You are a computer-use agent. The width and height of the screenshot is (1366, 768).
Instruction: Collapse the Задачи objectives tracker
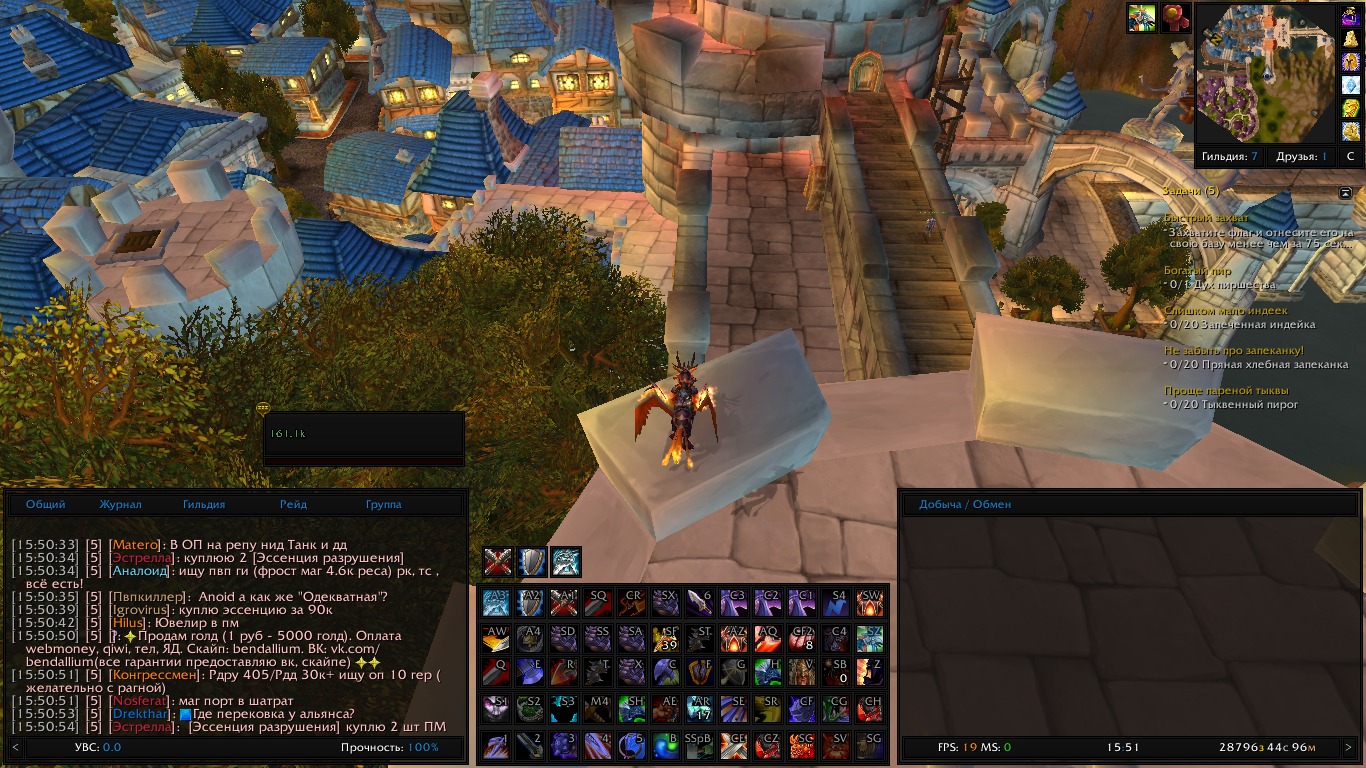coord(1345,192)
